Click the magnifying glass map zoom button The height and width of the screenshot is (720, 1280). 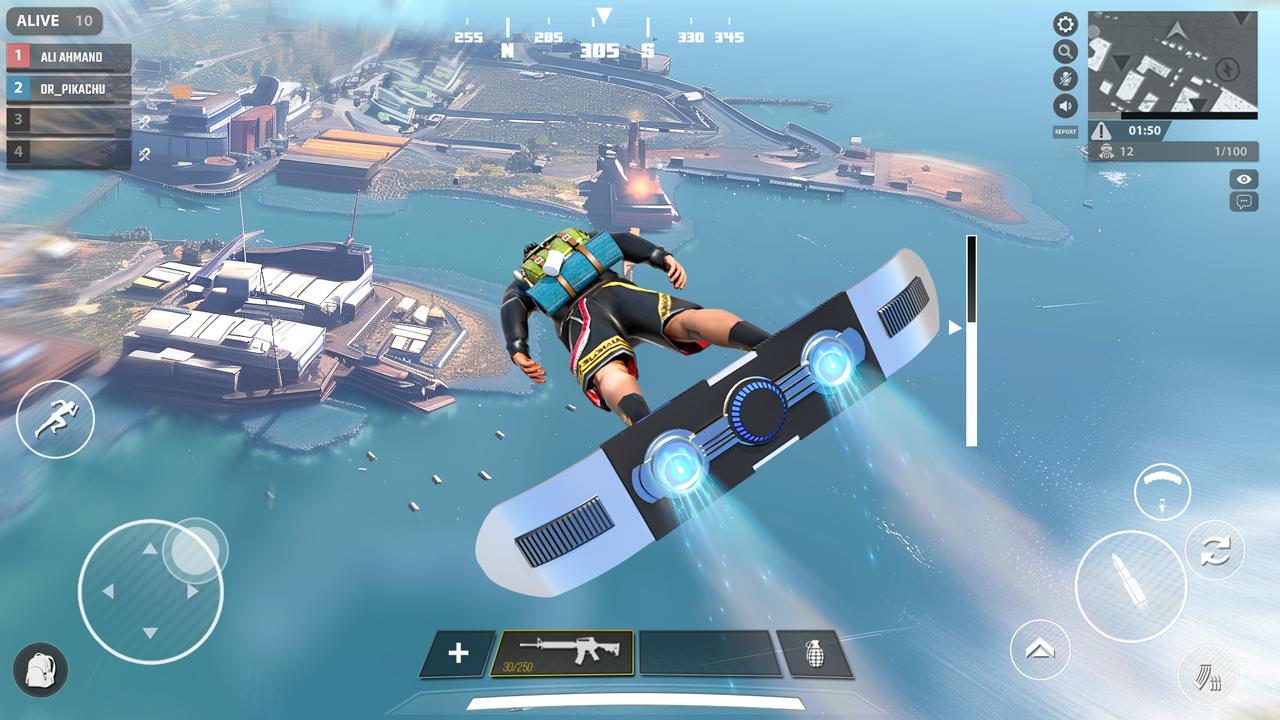click(x=1066, y=52)
